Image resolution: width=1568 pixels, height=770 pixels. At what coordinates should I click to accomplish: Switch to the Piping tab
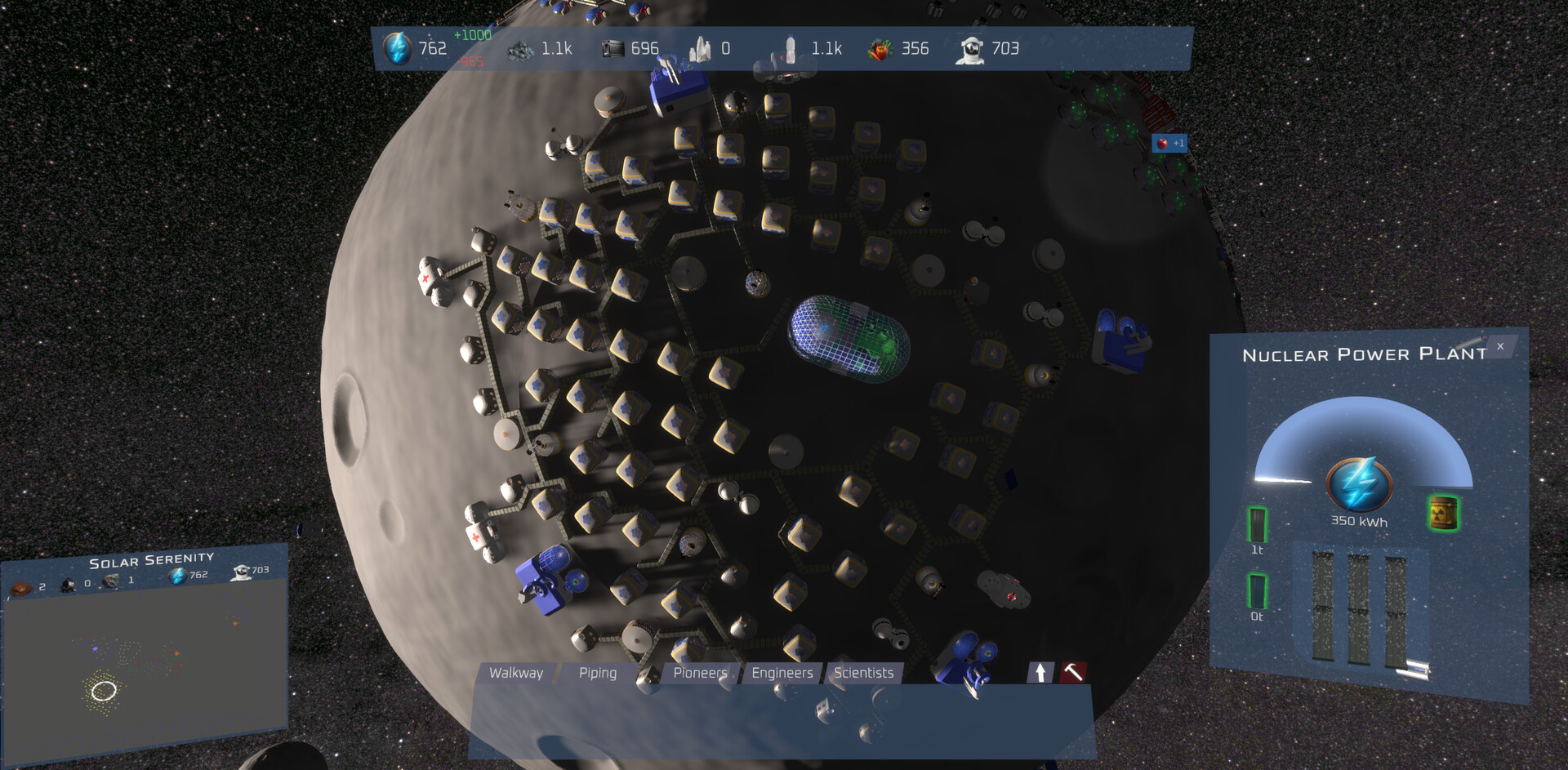[x=599, y=673]
